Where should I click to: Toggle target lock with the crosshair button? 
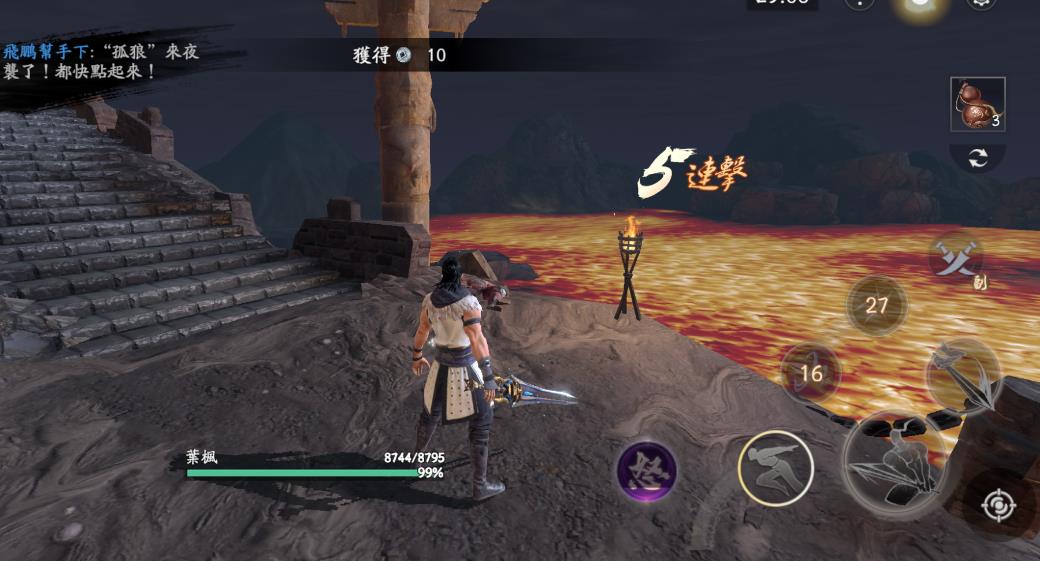click(998, 506)
